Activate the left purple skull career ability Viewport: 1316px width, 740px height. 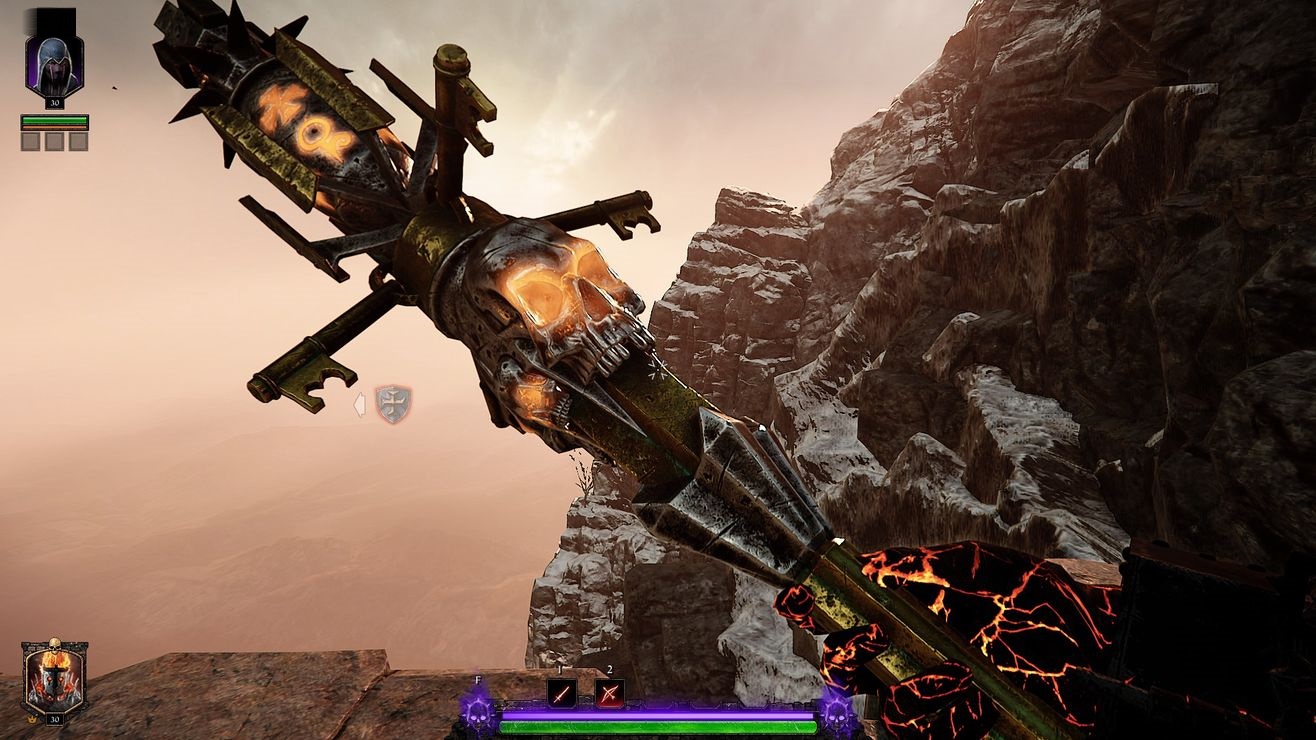(479, 712)
